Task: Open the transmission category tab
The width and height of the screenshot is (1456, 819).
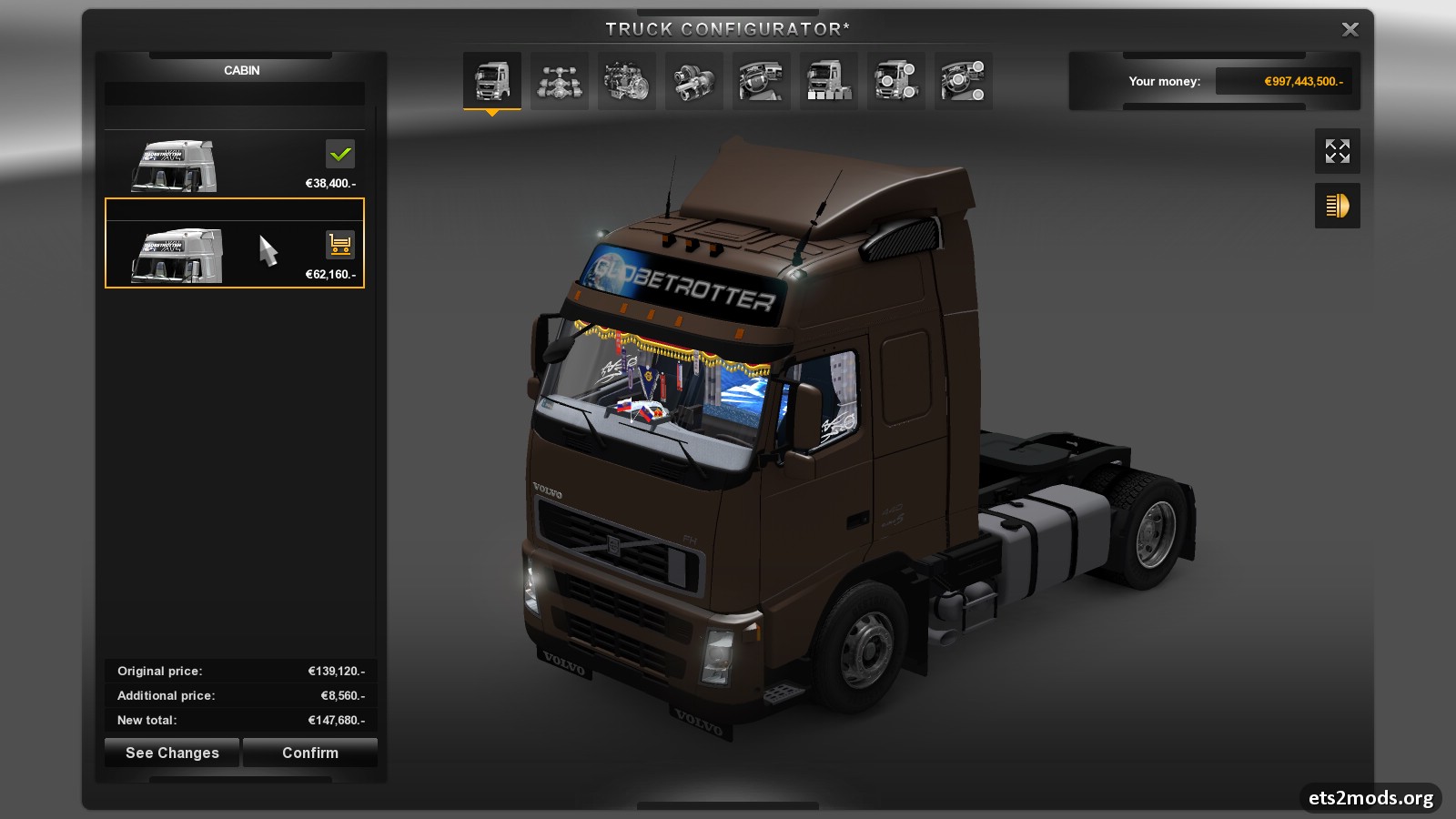Action: (x=693, y=81)
